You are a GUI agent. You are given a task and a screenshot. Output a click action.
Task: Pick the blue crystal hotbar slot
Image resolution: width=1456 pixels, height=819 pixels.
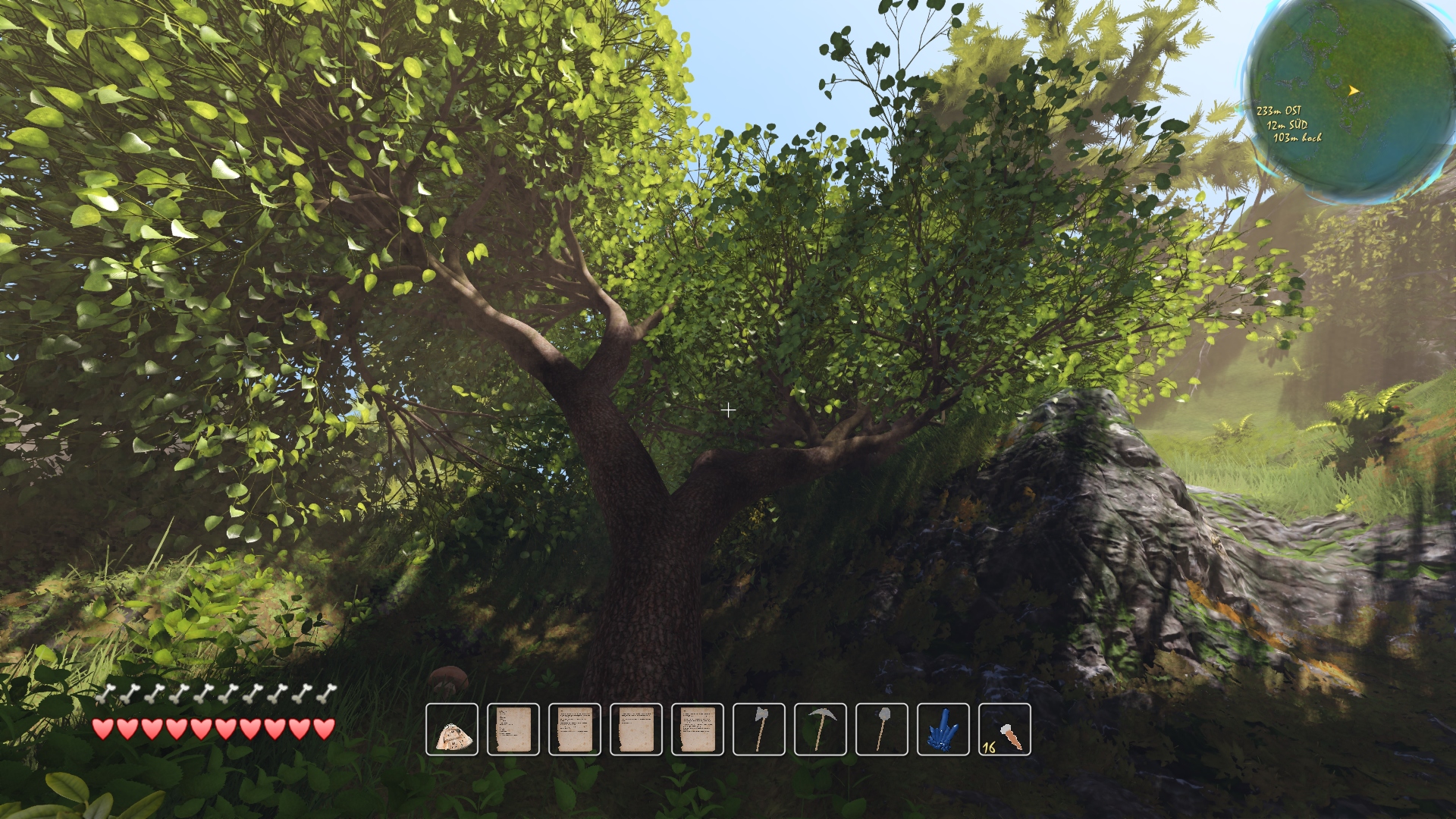[x=943, y=730]
